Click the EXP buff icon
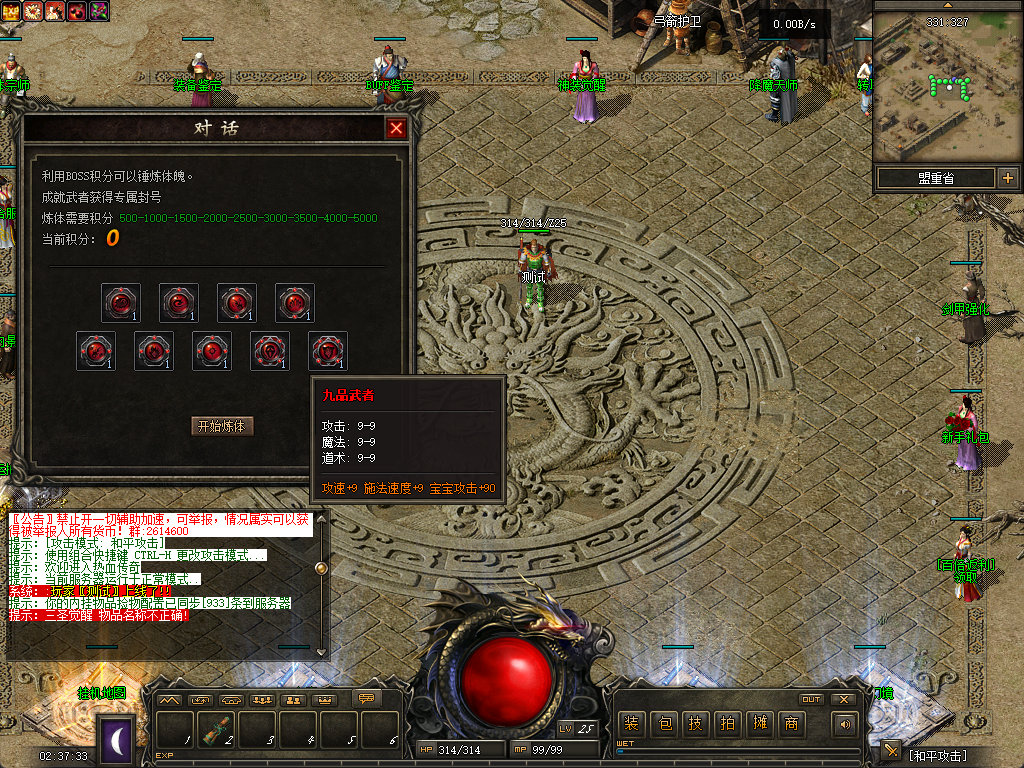Screen dimensions: 1024x768 14,11
